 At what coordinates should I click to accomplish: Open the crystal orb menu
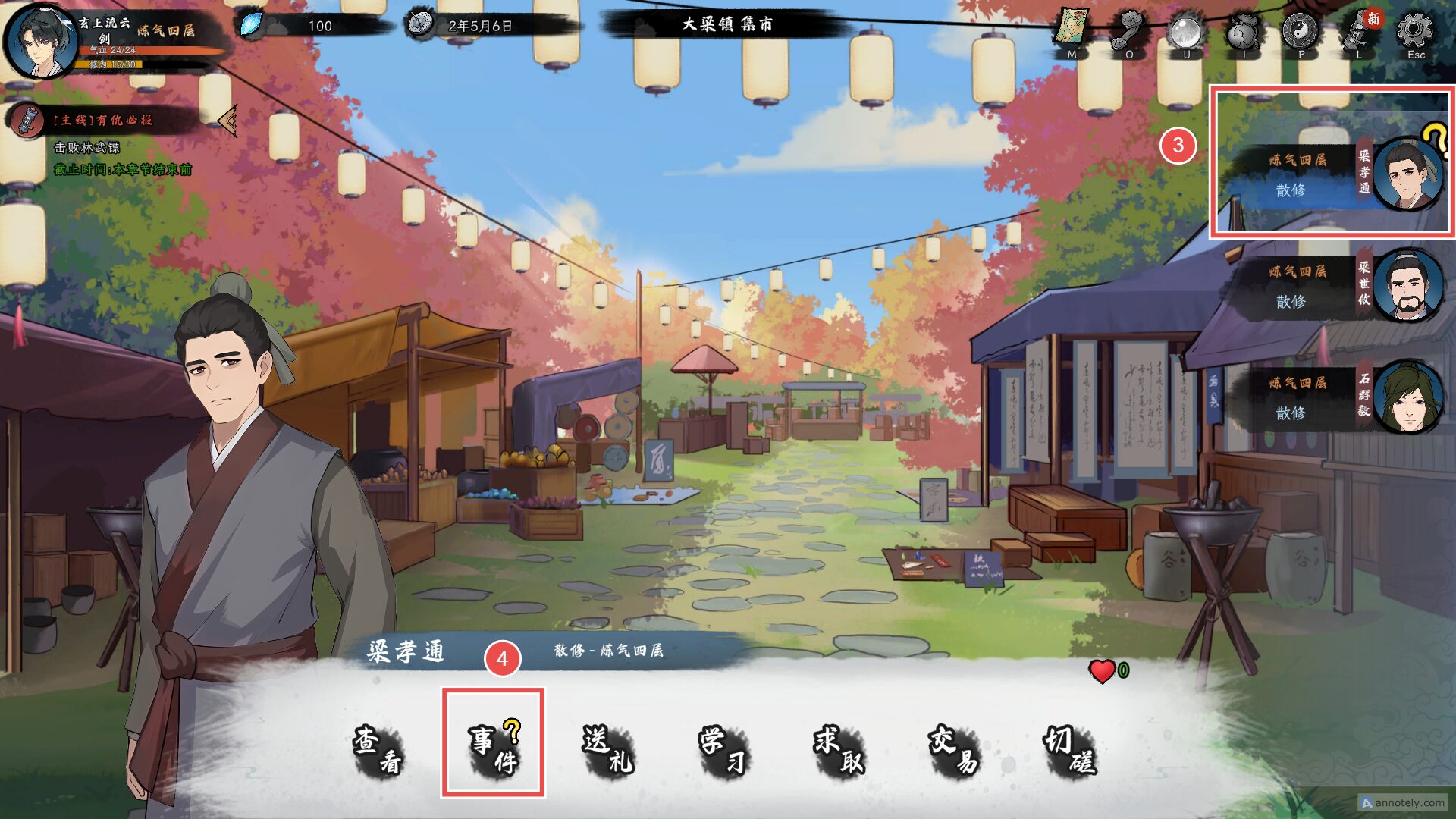(1186, 32)
